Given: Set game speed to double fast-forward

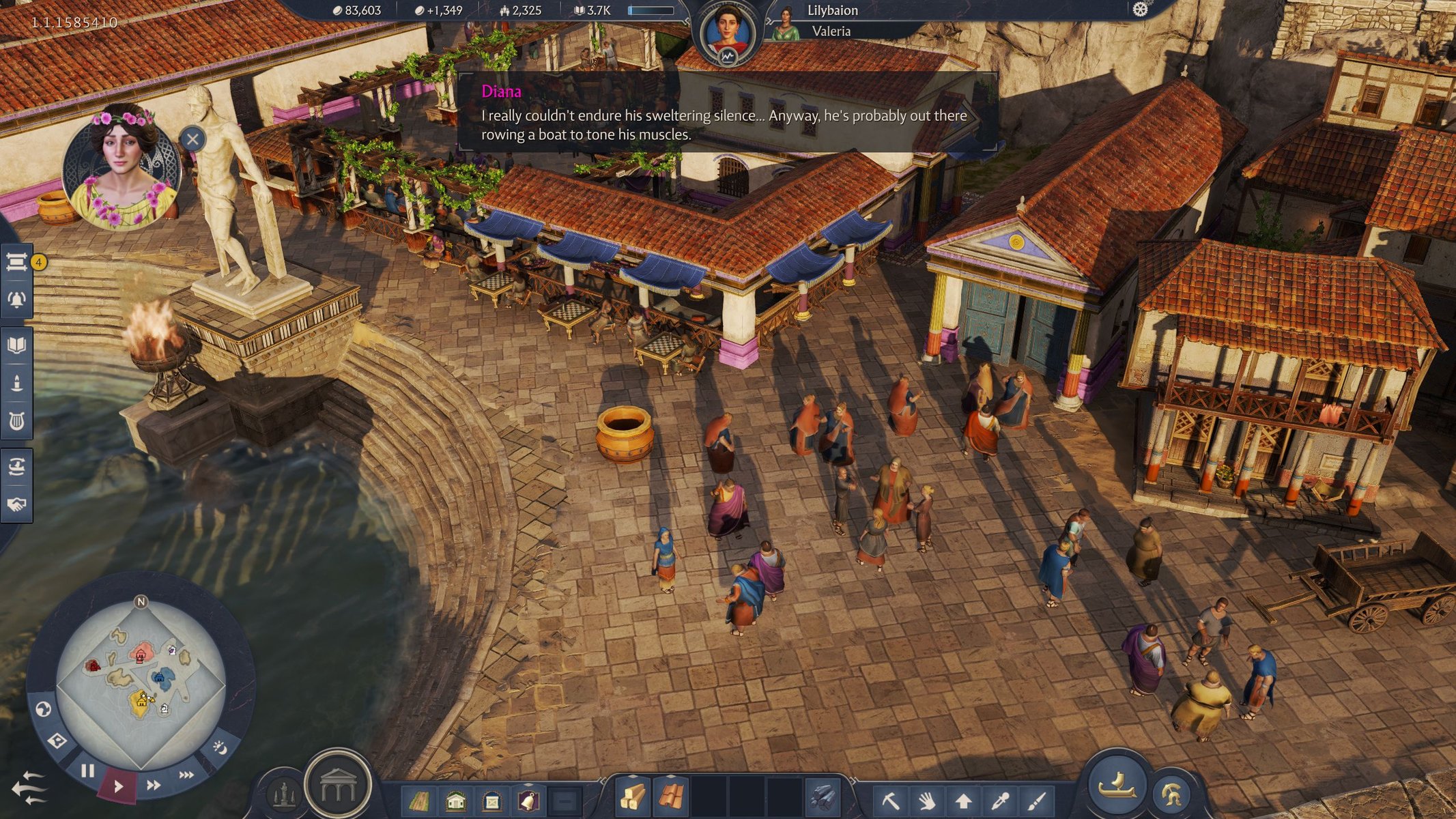Looking at the screenshot, I should click(154, 785).
